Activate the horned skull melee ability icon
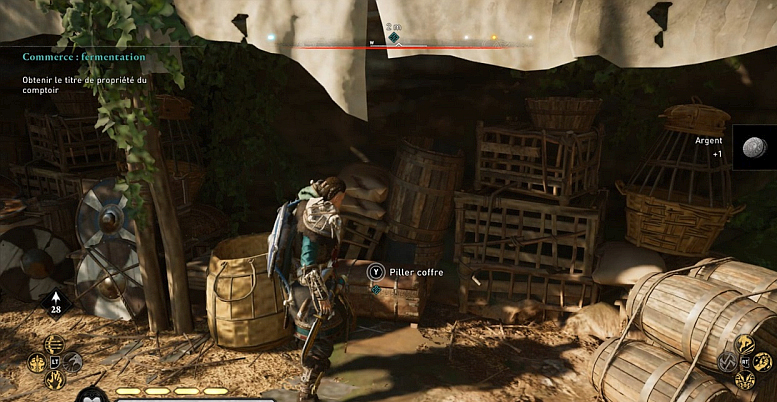The width and height of the screenshot is (777, 402). pos(746,380)
